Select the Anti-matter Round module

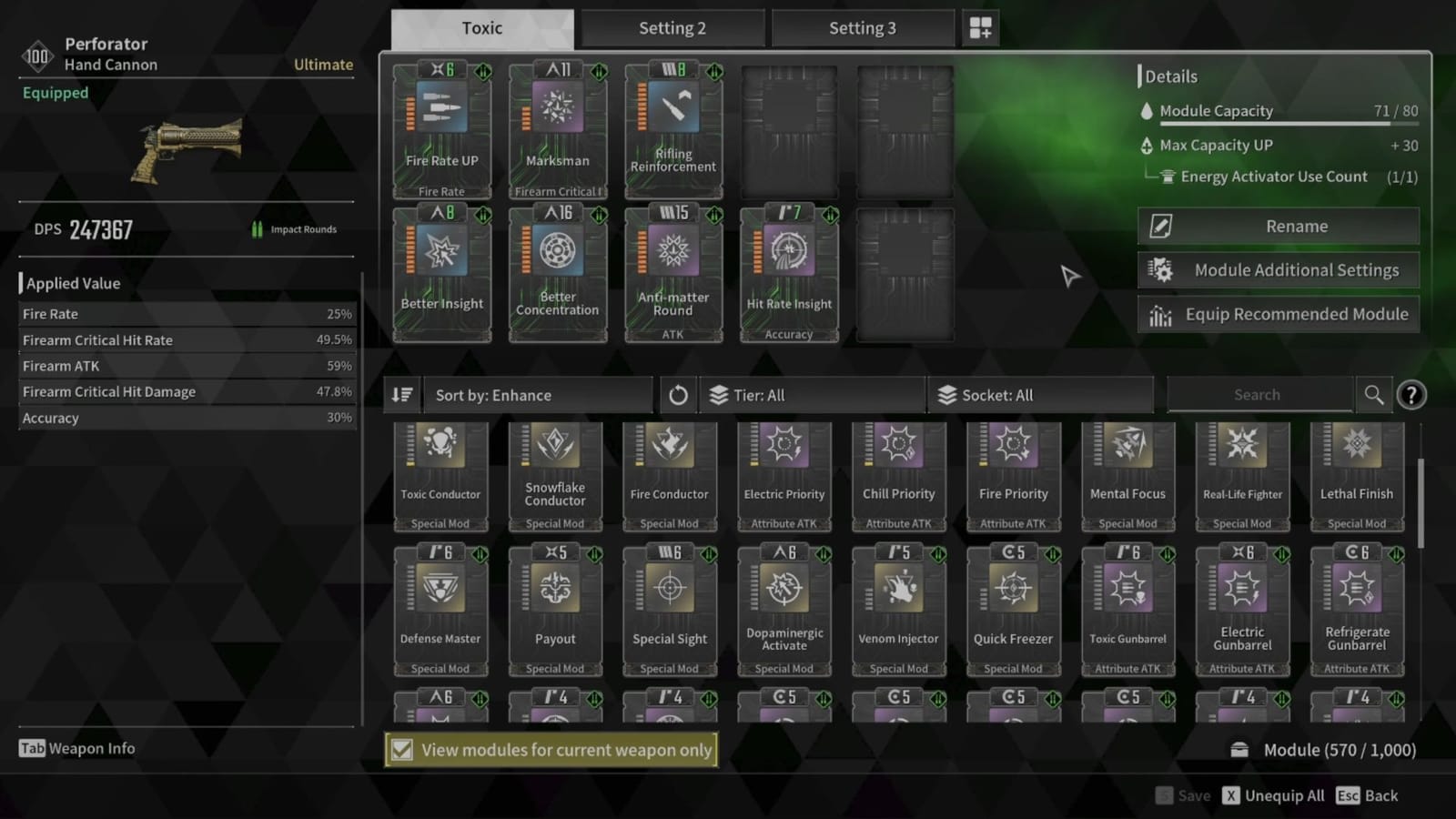tap(672, 273)
